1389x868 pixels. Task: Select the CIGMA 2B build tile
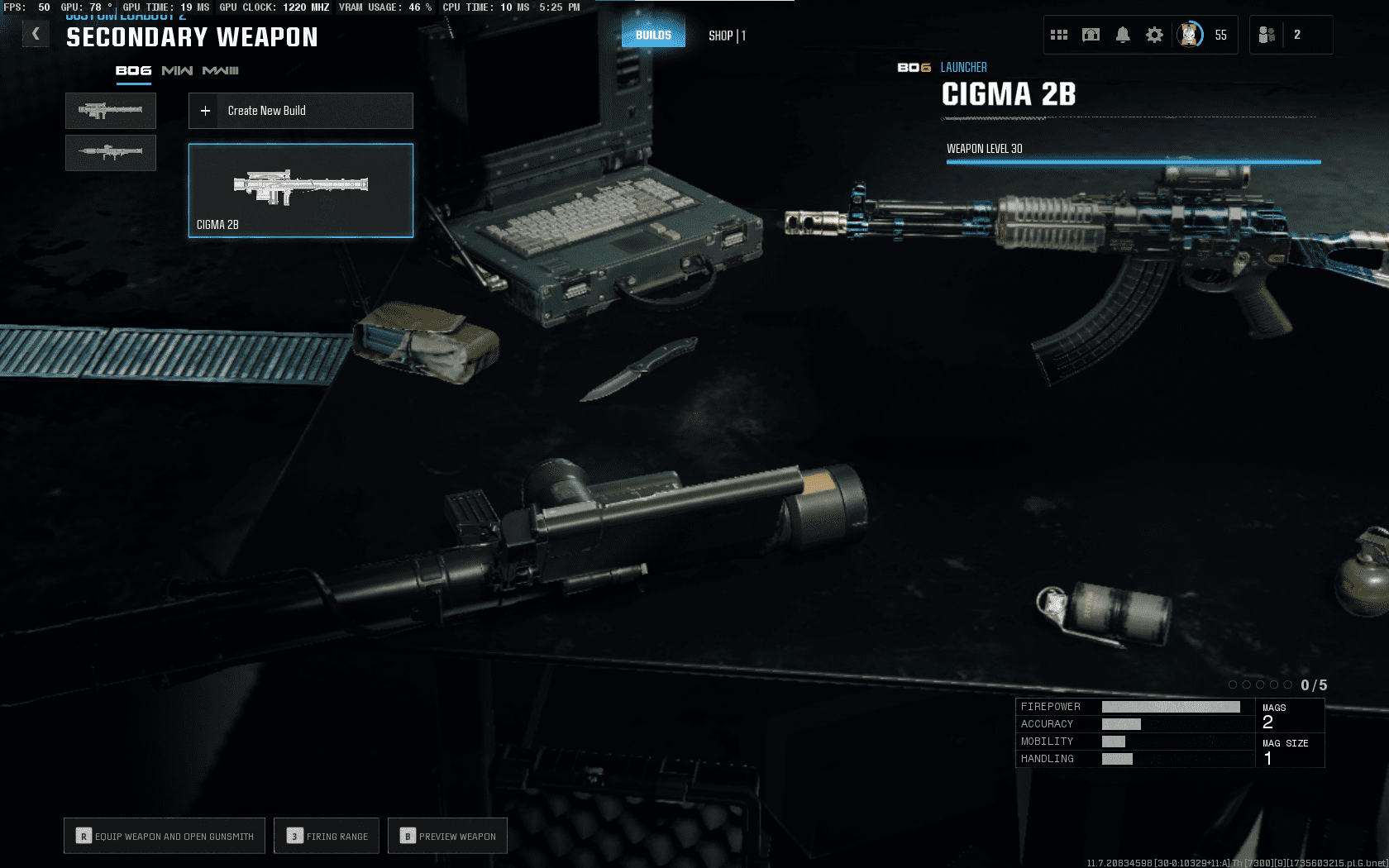(301, 191)
